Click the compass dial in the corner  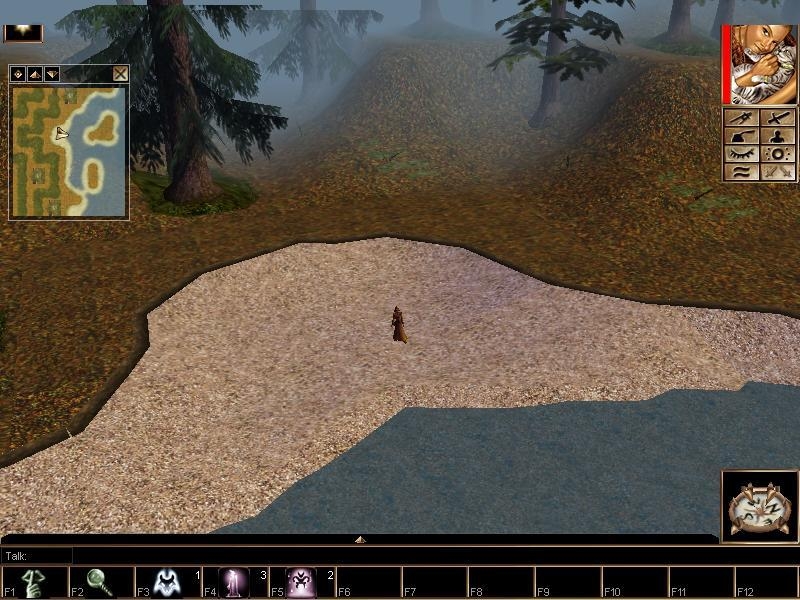point(759,507)
